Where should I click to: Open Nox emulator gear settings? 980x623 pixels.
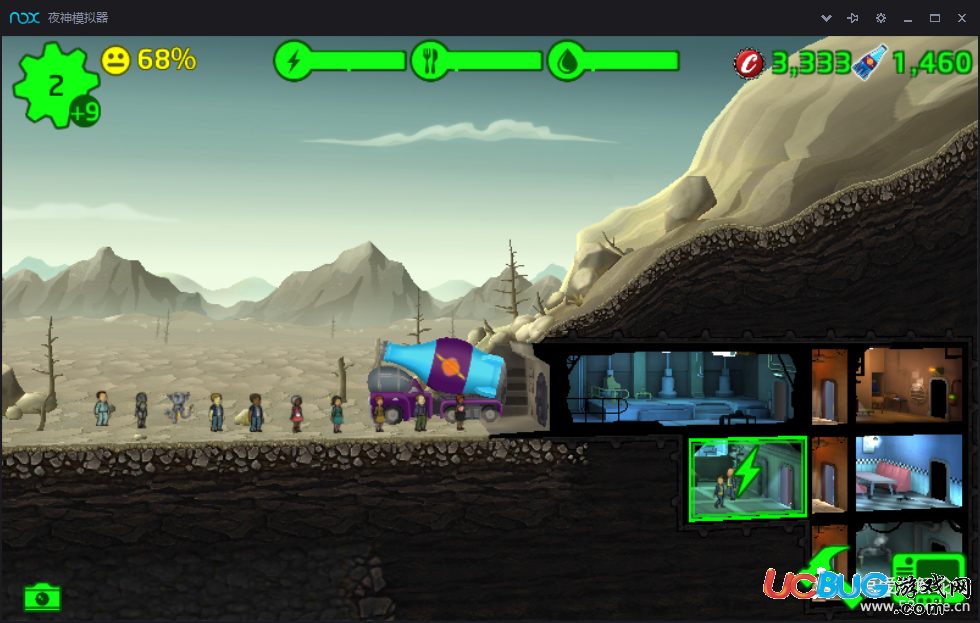pos(880,18)
